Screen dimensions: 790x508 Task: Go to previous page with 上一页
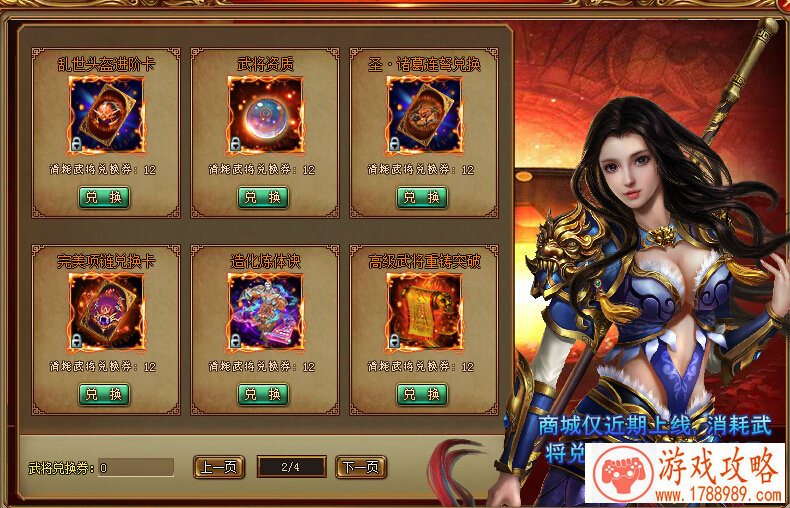click(x=218, y=467)
